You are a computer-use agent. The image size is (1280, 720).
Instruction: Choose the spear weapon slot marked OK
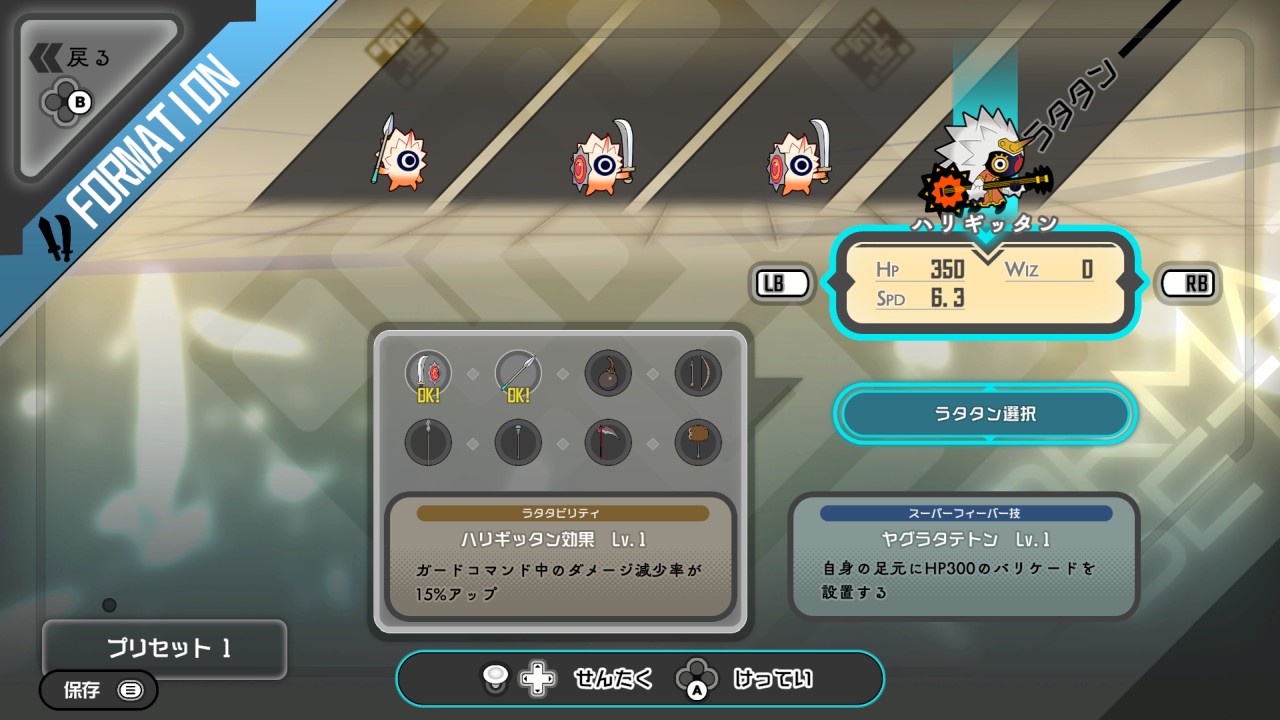click(518, 373)
